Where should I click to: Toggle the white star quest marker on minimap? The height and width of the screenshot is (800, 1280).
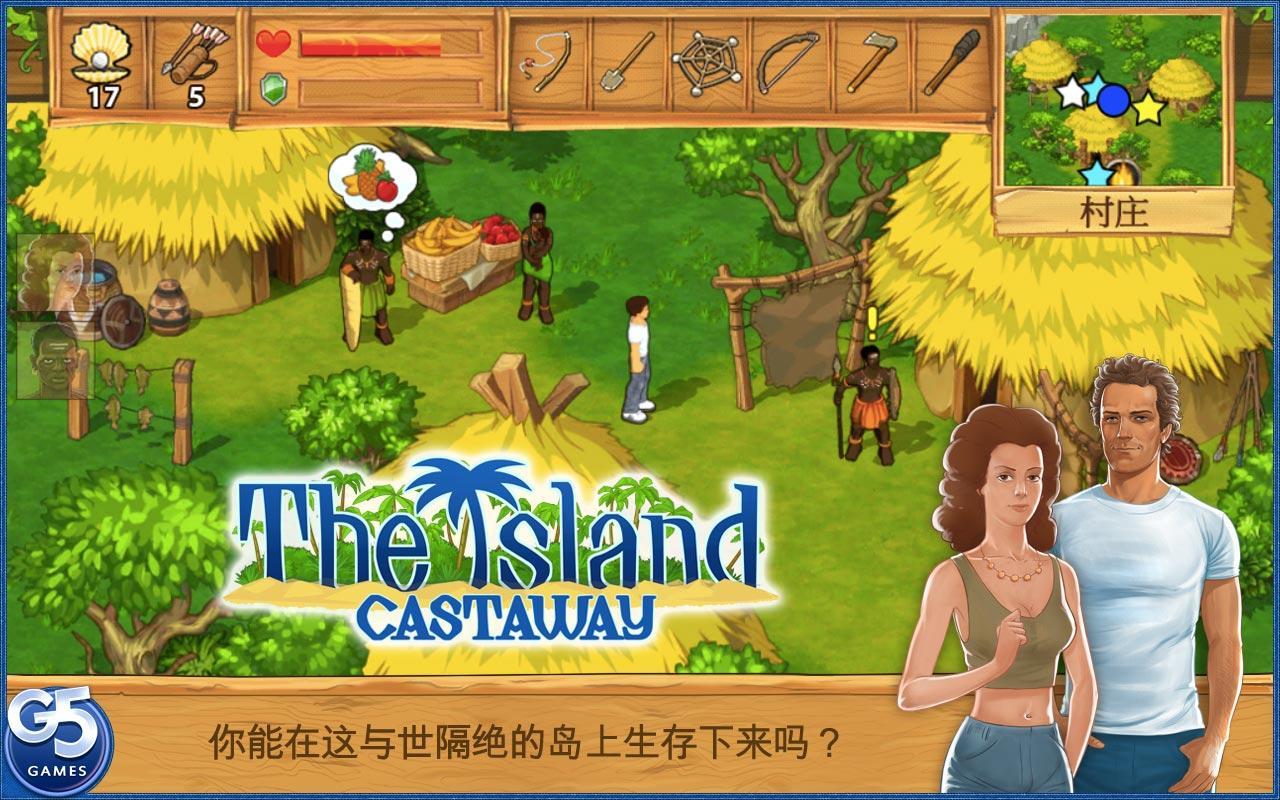pyautogui.click(x=1071, y=92)
